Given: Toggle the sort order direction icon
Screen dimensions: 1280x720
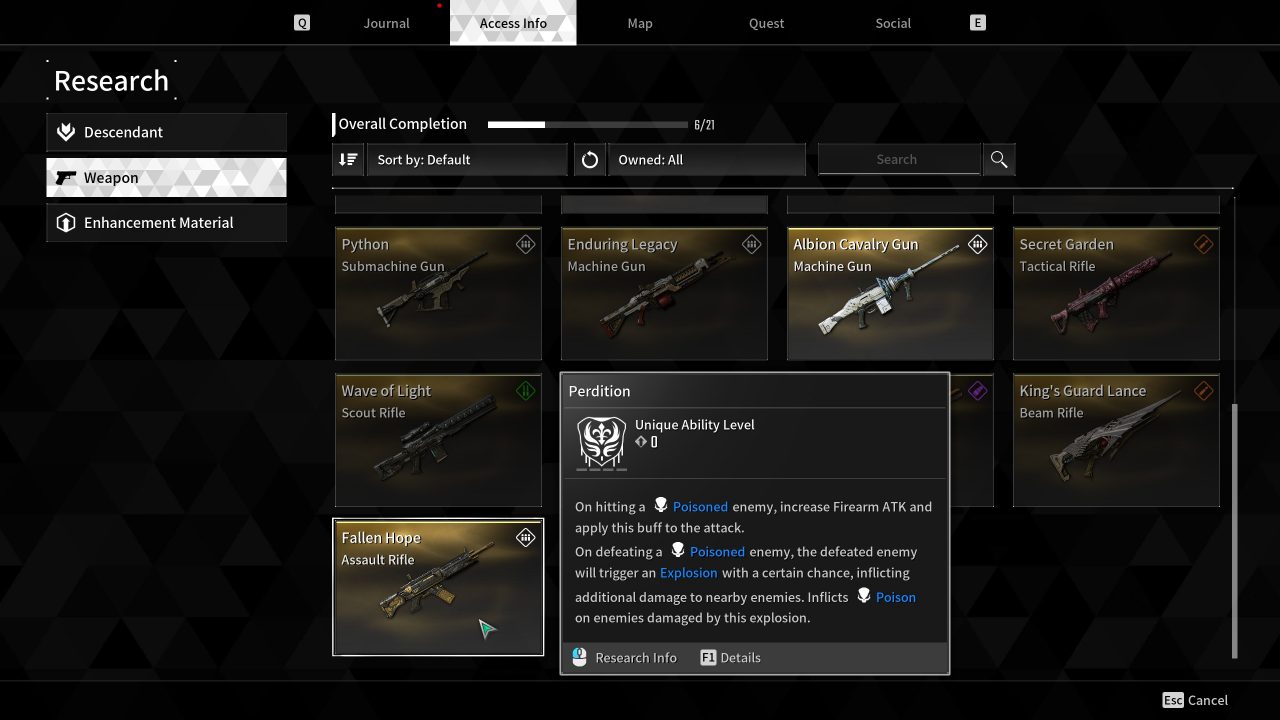Looking at the screenshot, I should coord(347,159).
